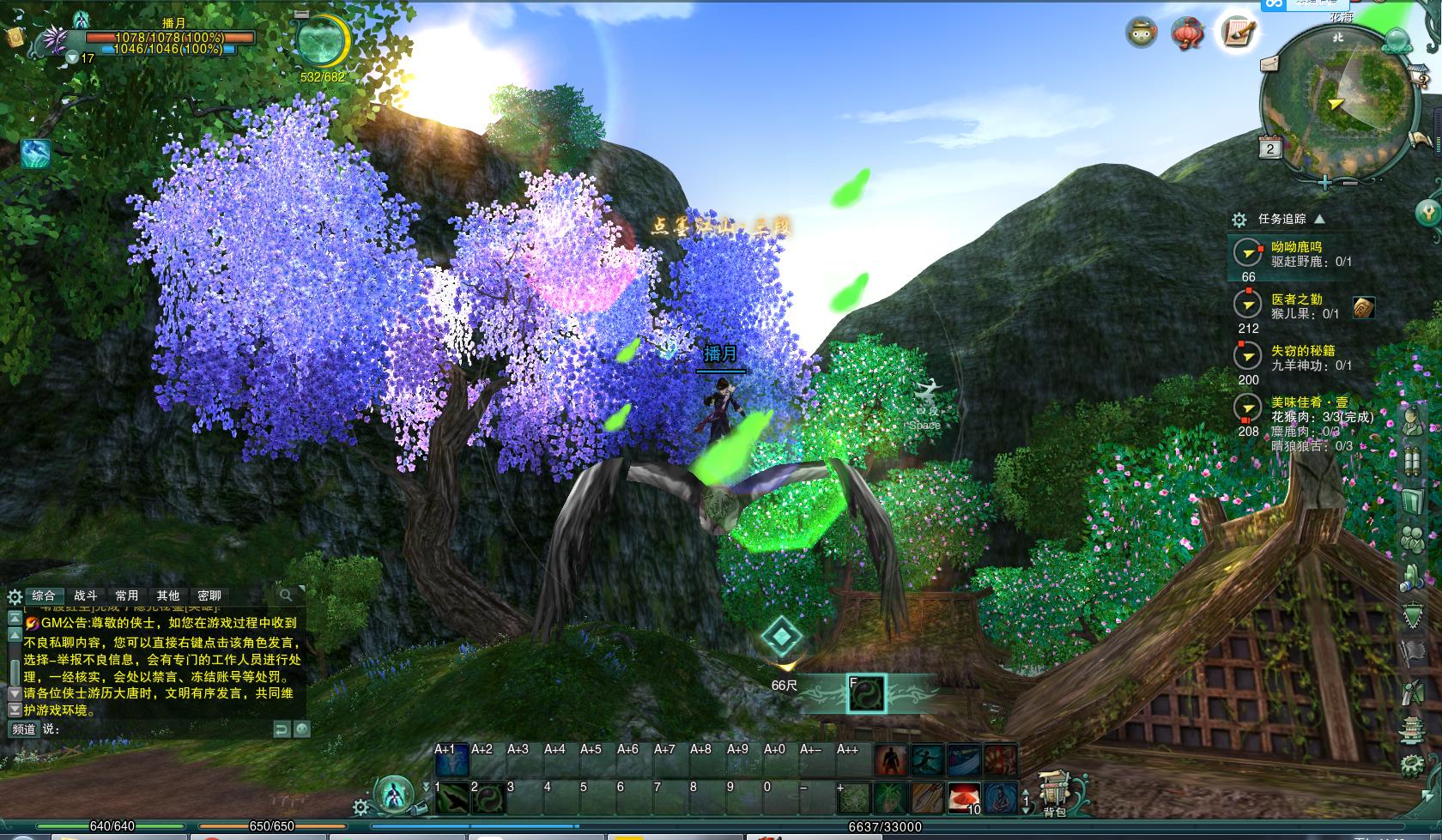Screen dimensions: 1442x840
Task: Select the 呦呦鹿鸣 quest in tracker
Action: click(x=1296, y=247)
